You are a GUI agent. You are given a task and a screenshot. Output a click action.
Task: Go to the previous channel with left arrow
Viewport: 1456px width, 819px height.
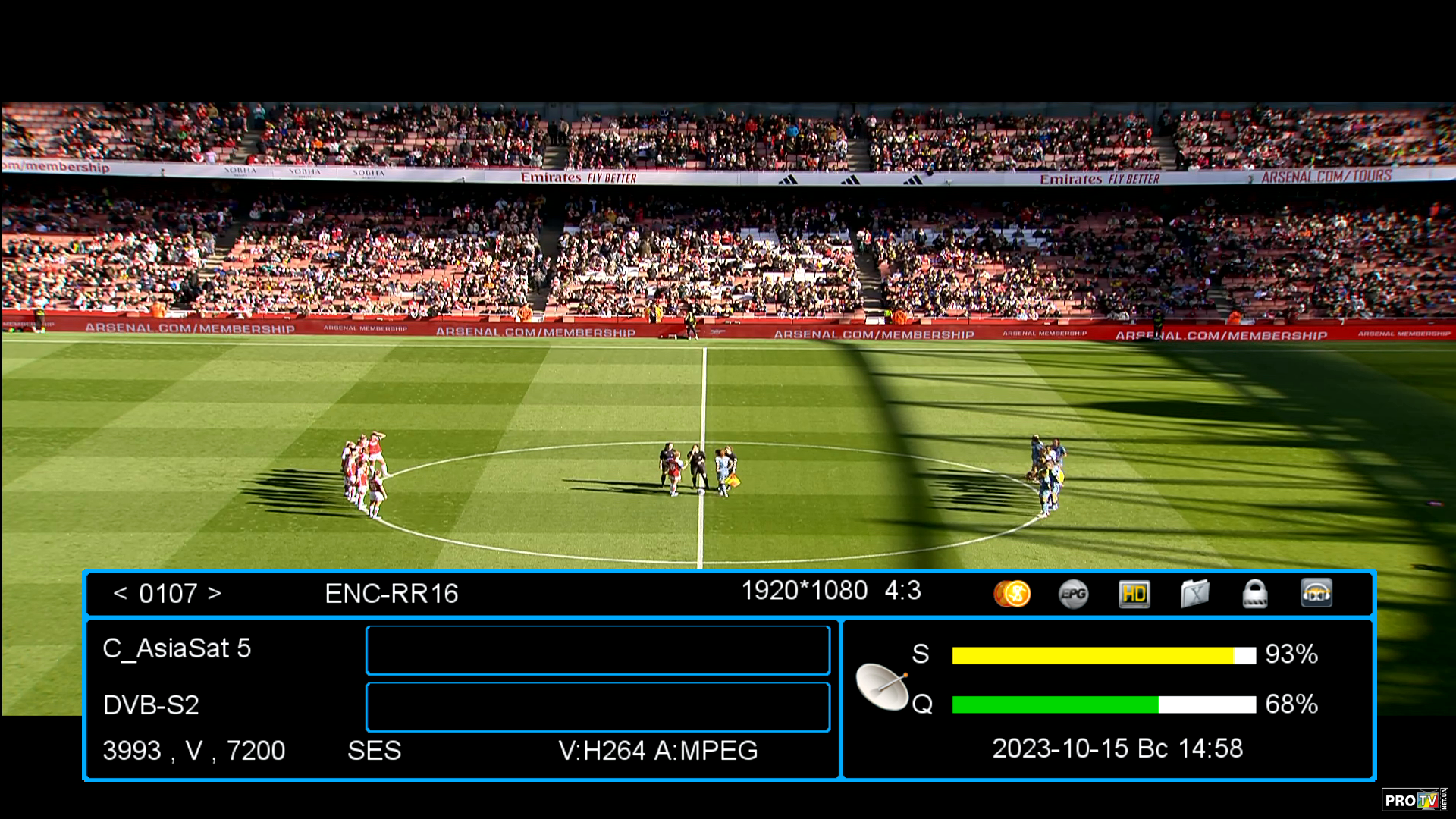[120, 593]
